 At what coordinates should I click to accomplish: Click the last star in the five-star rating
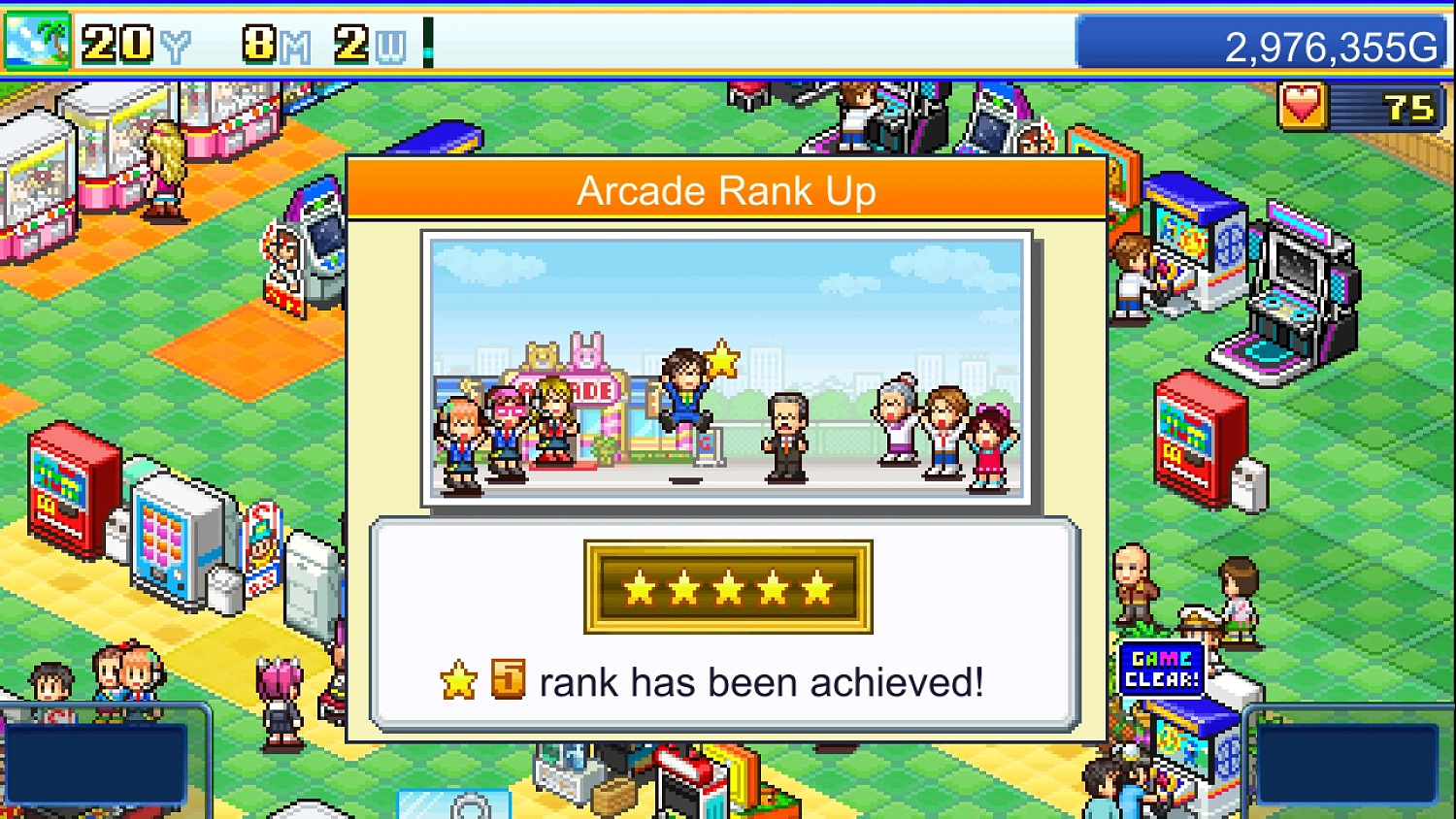coord(815,587)
